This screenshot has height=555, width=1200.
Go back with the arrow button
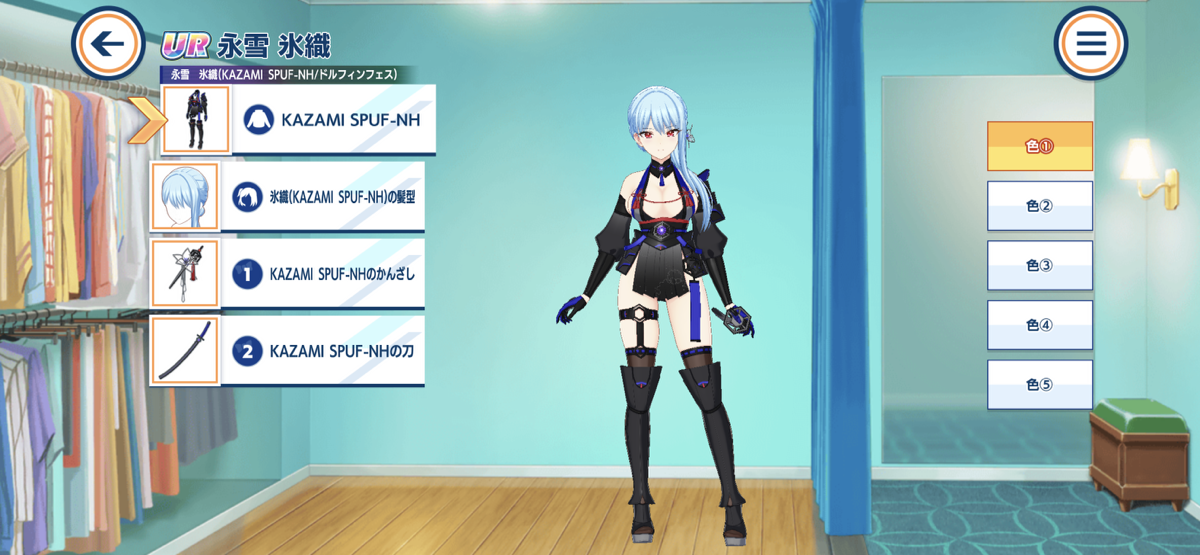coord(108,44)
